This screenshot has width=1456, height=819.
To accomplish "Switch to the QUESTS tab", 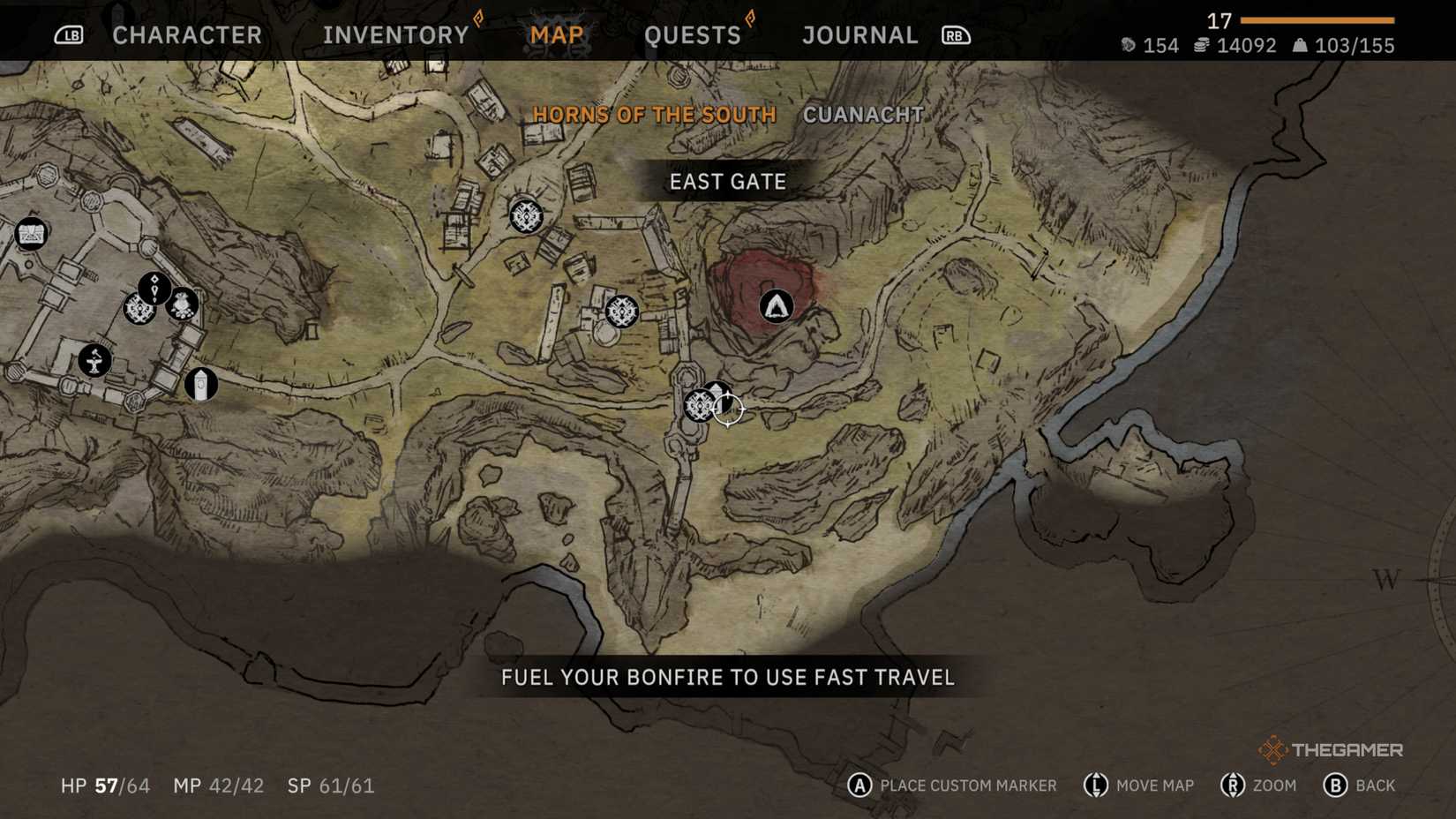I will 694,34.
